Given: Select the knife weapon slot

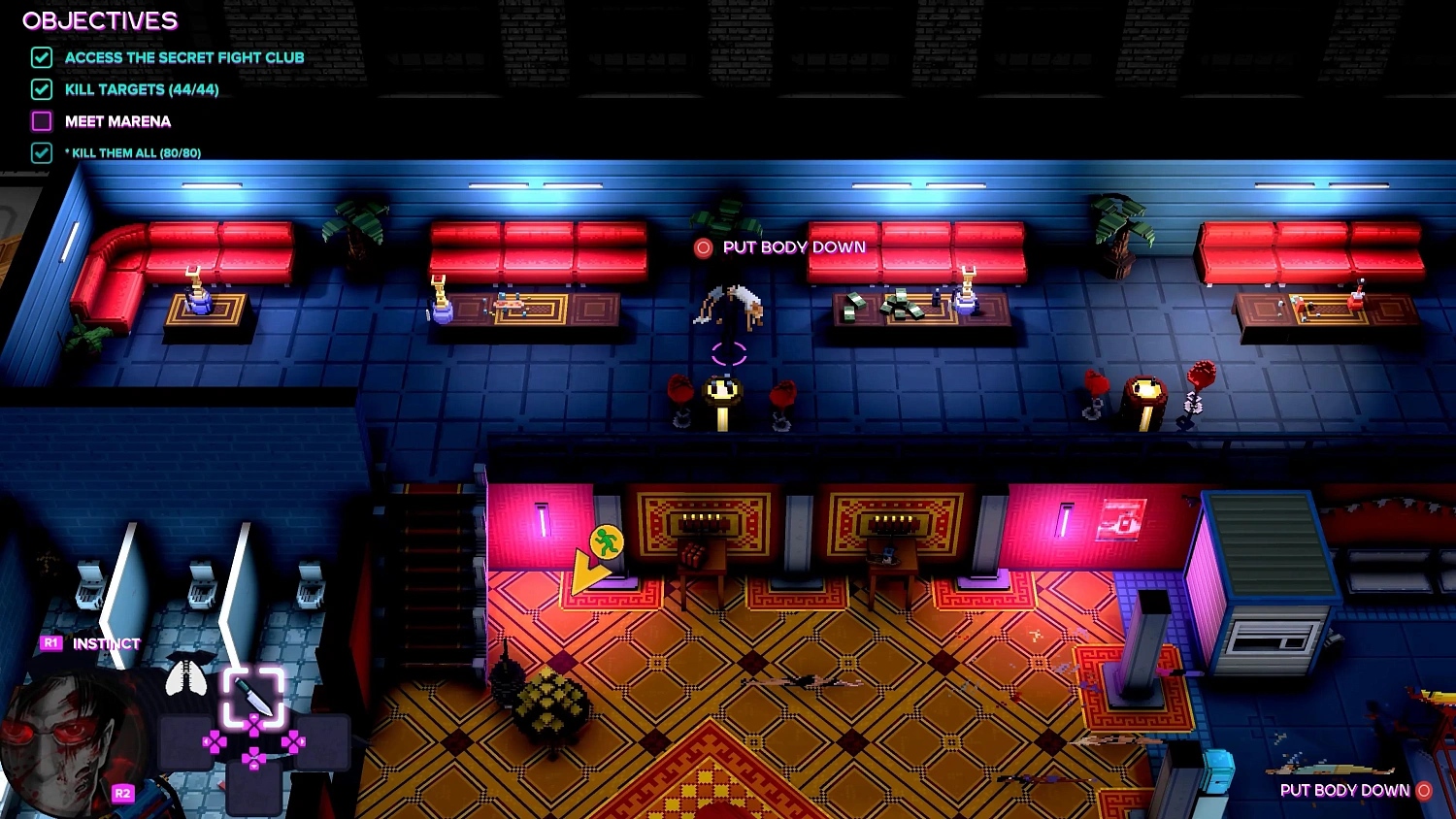Looking at the screenshot, I should point(253,696).
